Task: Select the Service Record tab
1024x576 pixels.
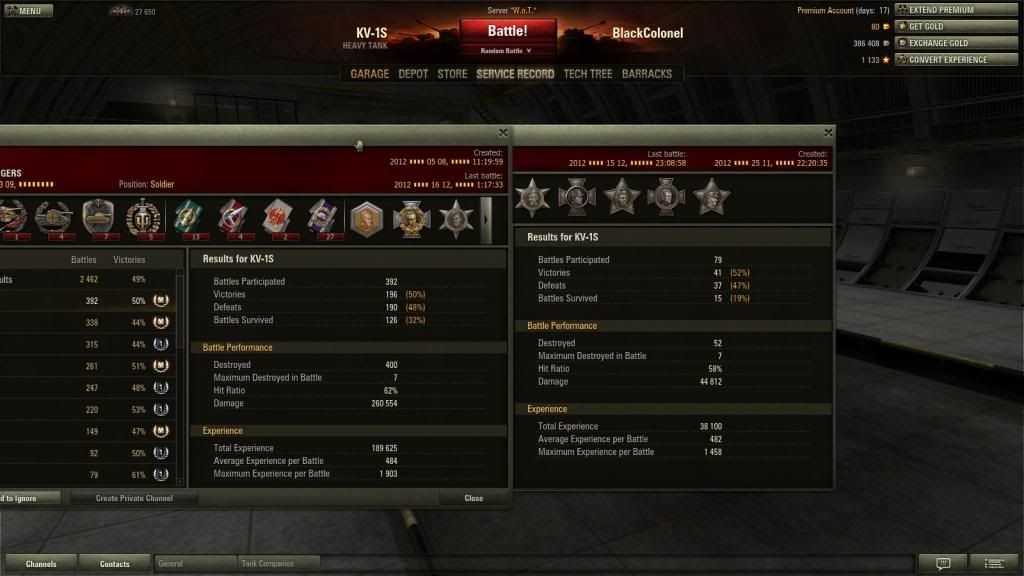Action: click(515, 74)
